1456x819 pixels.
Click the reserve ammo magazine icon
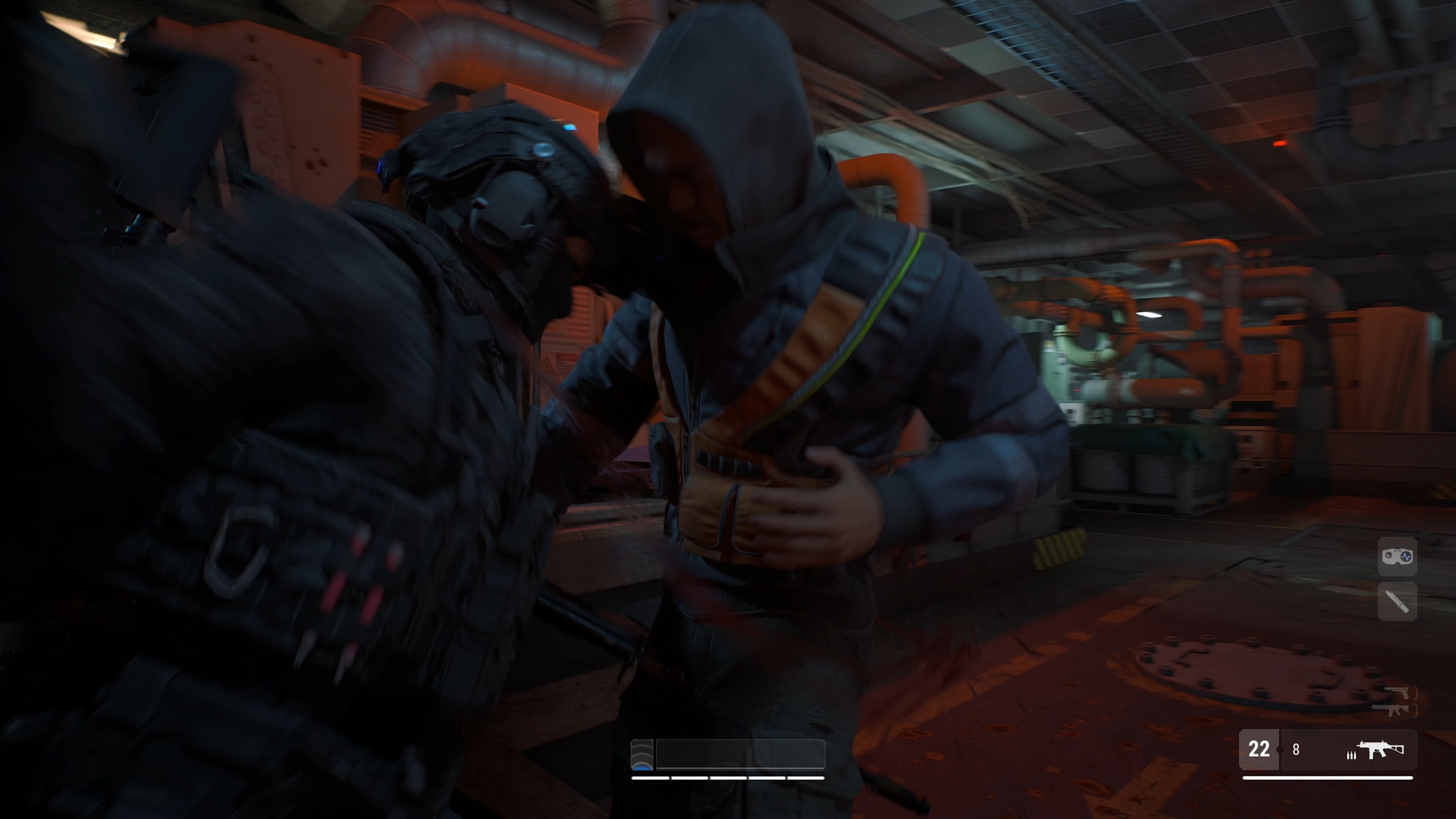(1352, 757)
